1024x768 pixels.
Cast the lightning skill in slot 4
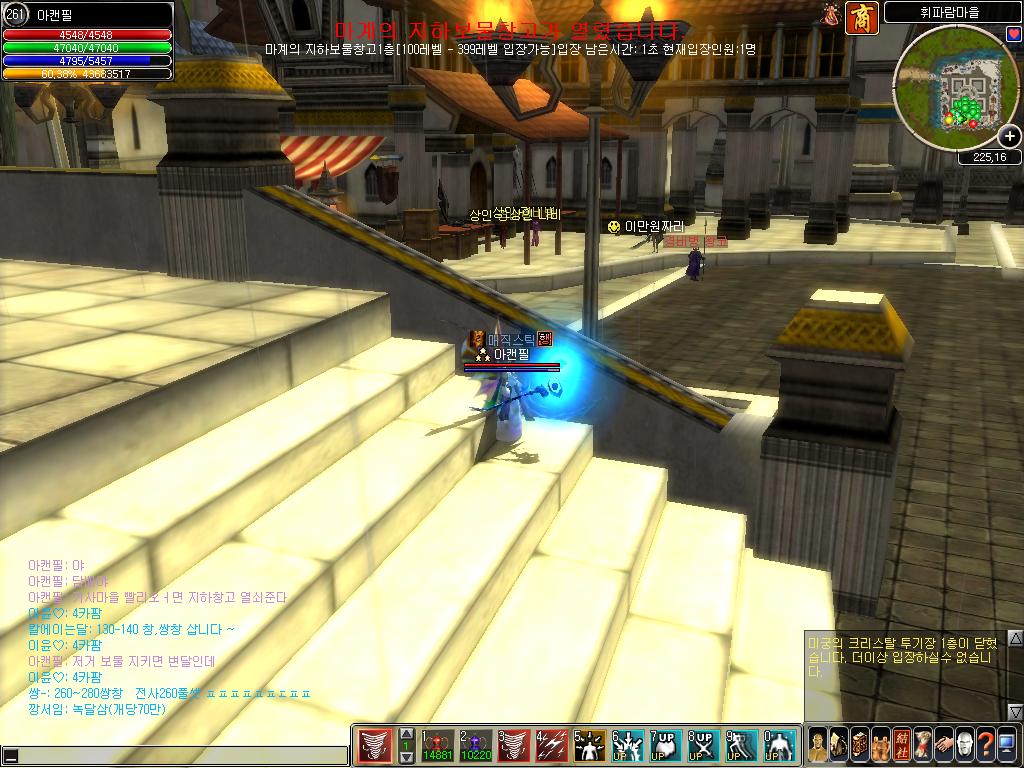(x=551, y=745)
